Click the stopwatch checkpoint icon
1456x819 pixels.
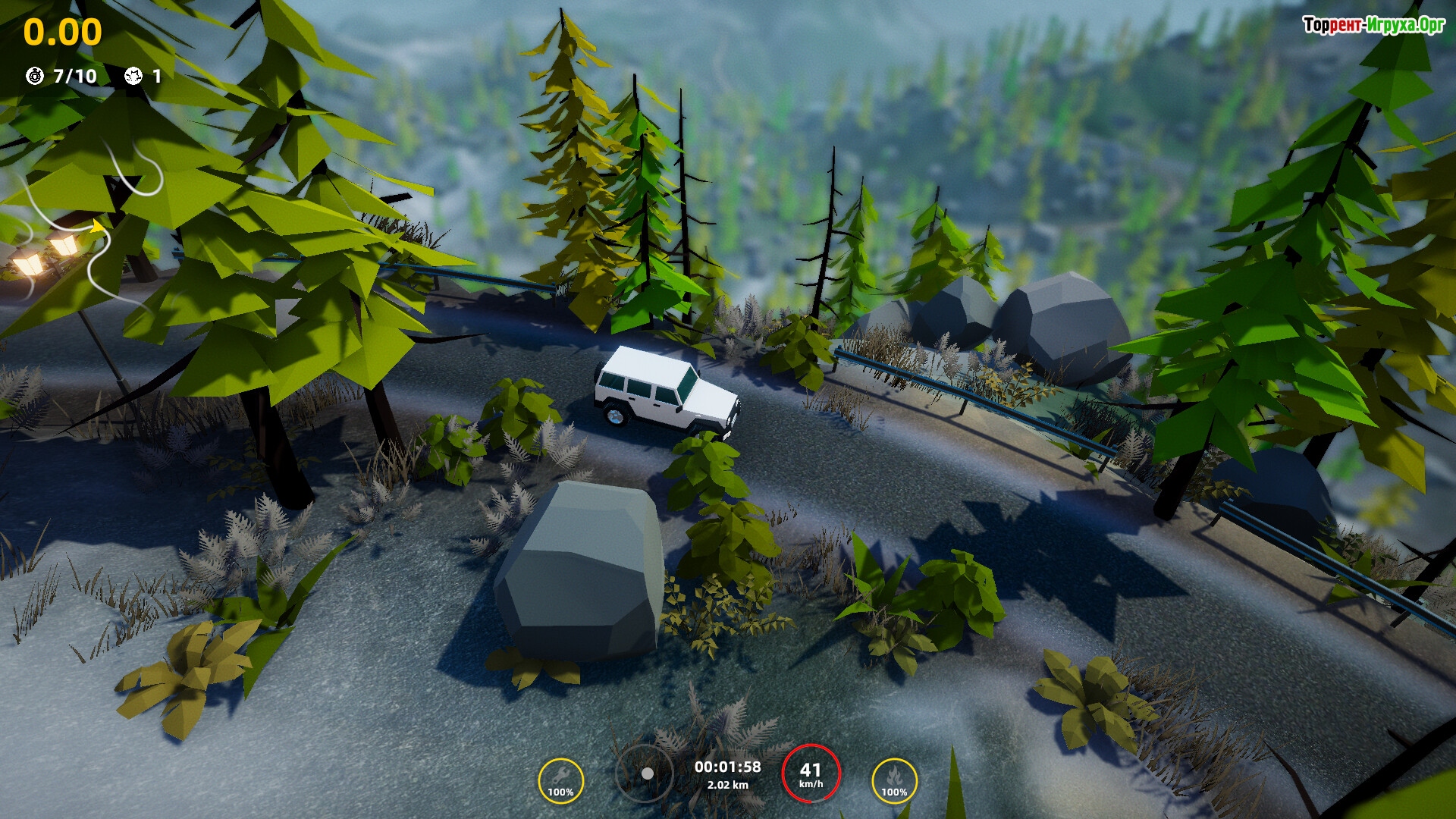point(35,76)
